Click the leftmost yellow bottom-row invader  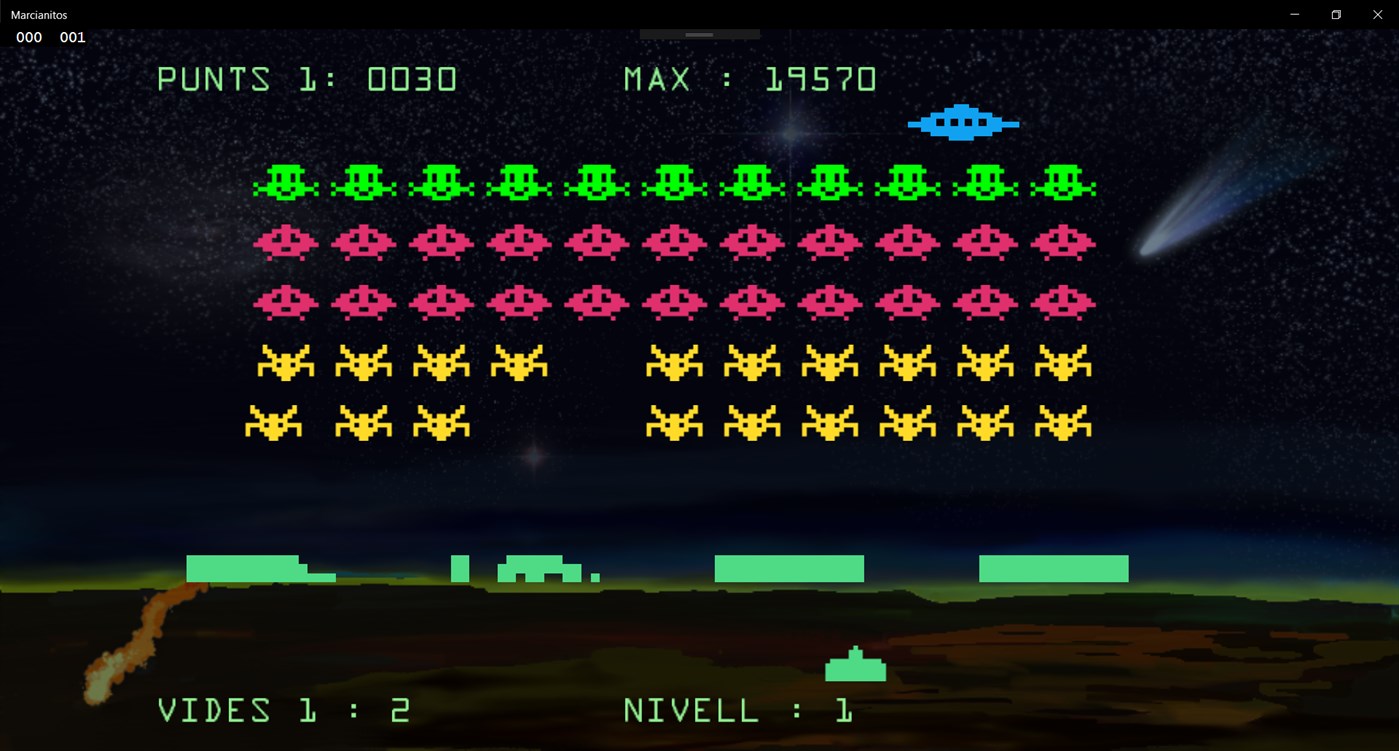[275, 422]
